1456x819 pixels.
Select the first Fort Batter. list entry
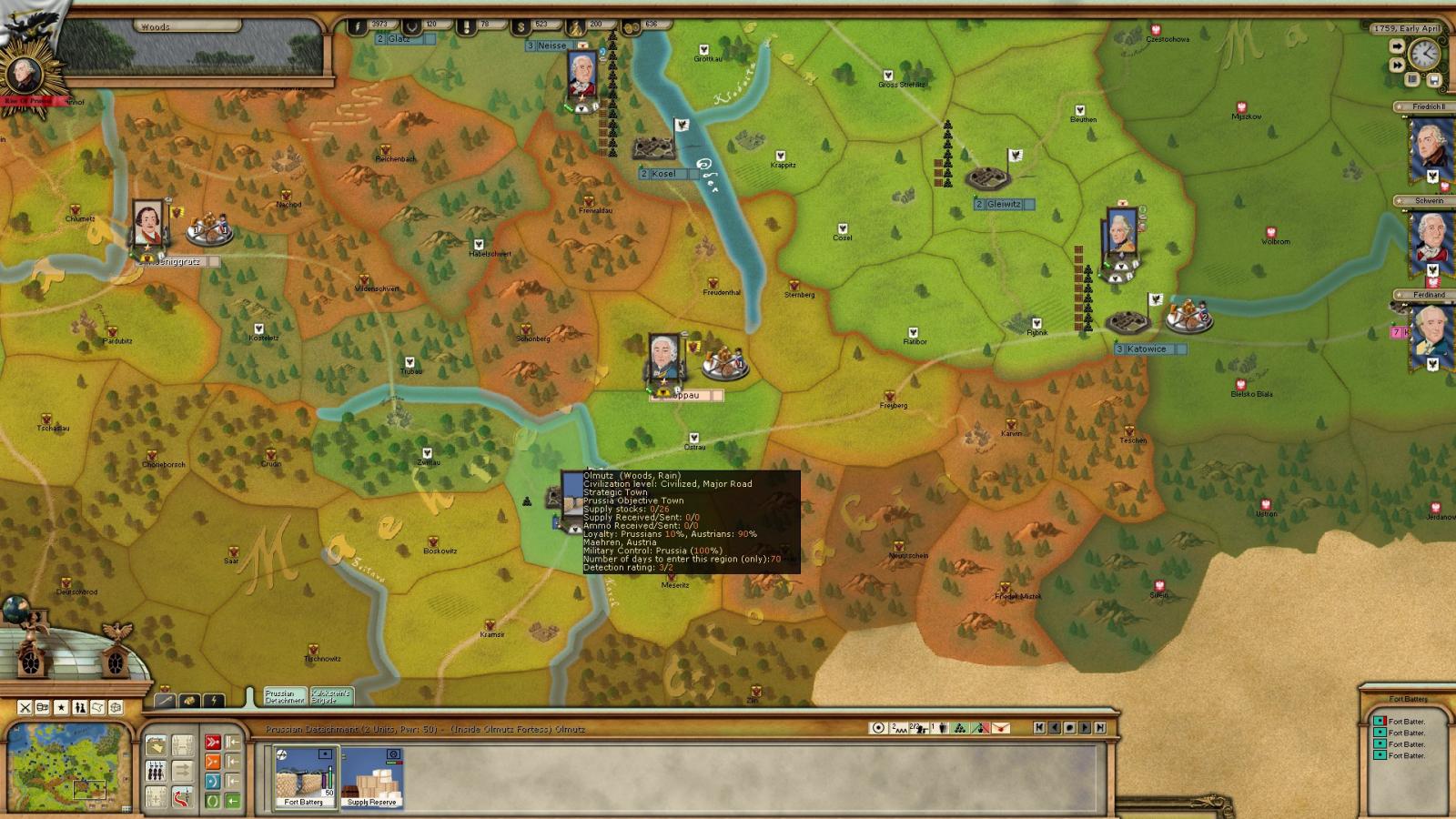click(x=1406, y=722)
